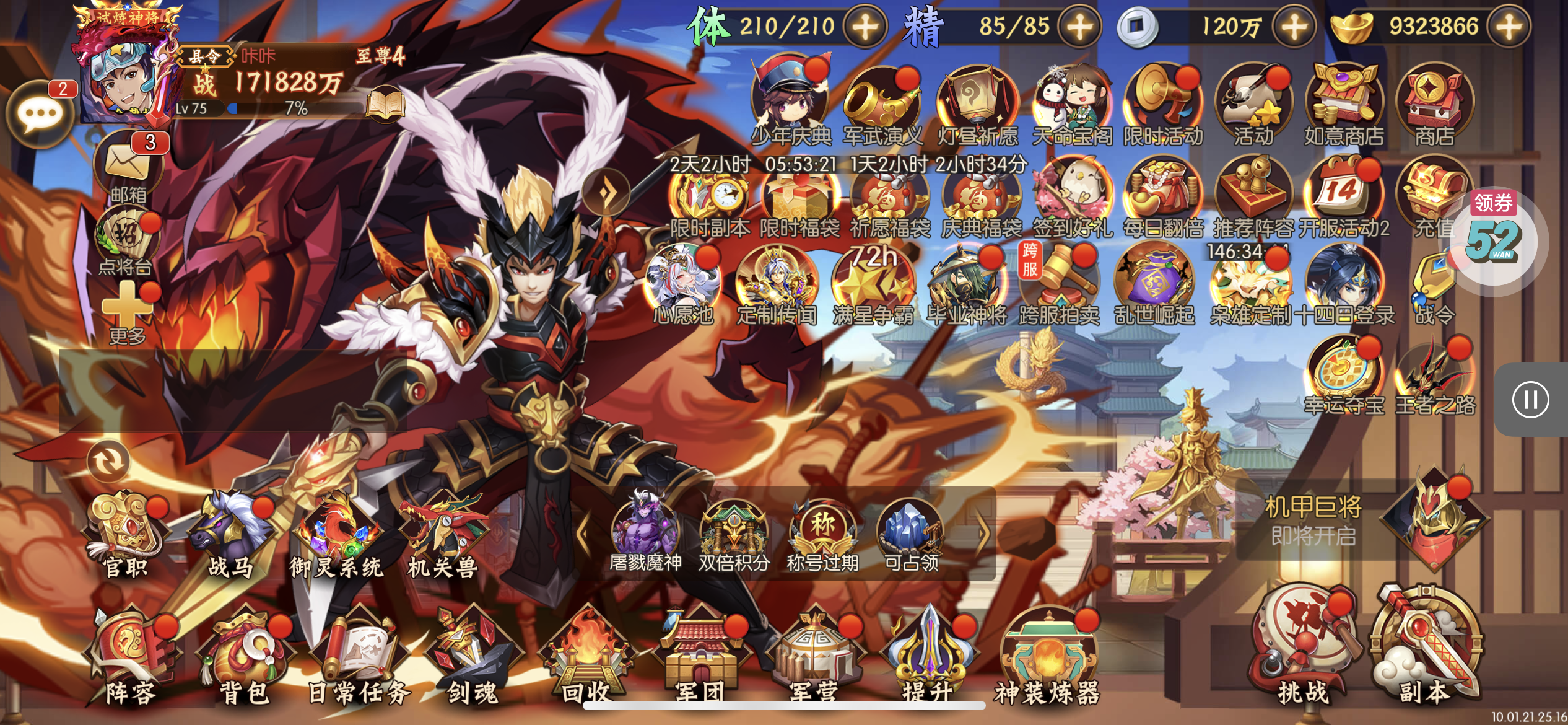The height and width of the screenshot is (725, 1568).
Task: Open the 跨服拍卖 cross-server auction
Action: click(x=1059, y=284)
